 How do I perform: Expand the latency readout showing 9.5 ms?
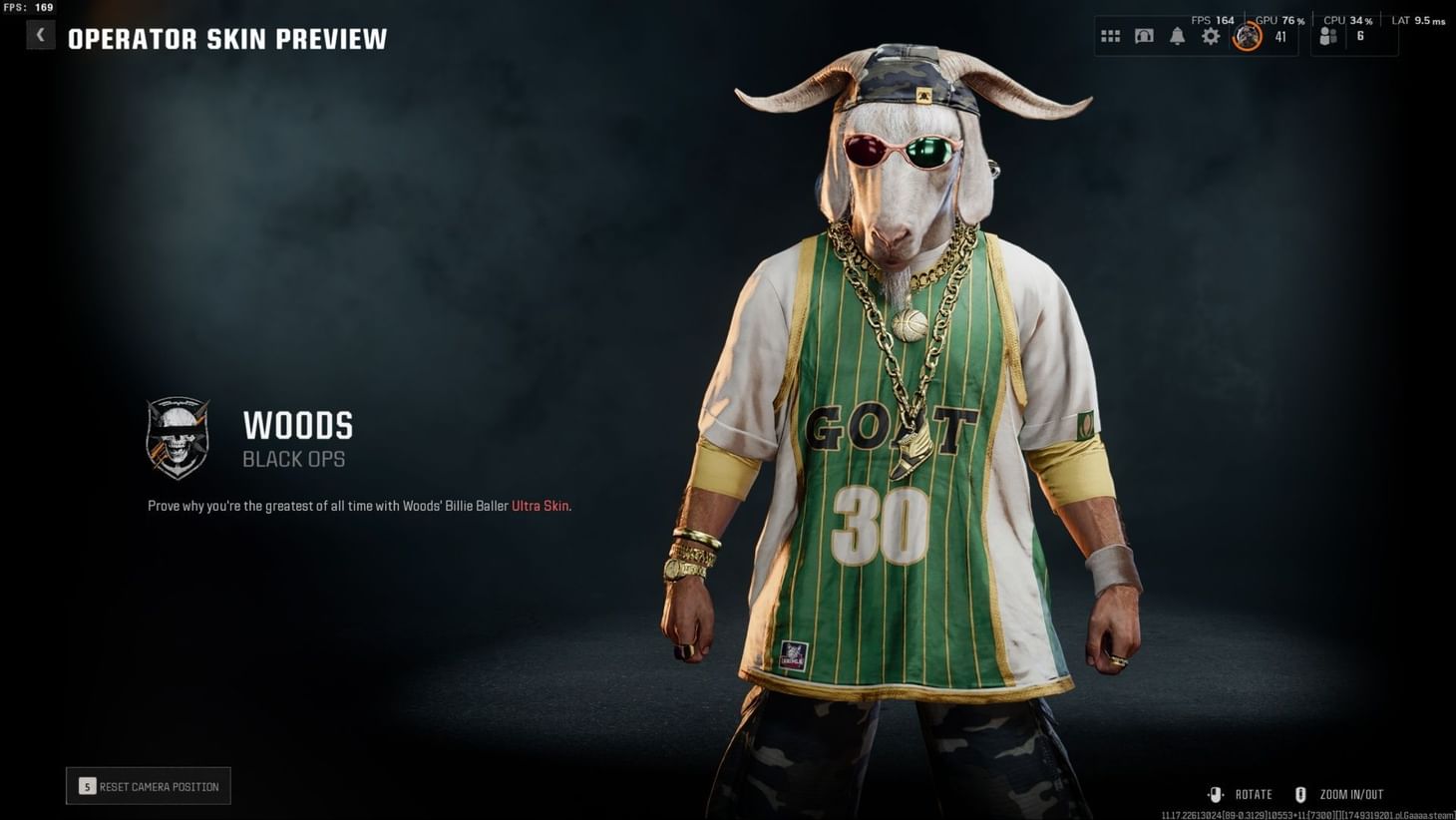[x=1416, y=19]
